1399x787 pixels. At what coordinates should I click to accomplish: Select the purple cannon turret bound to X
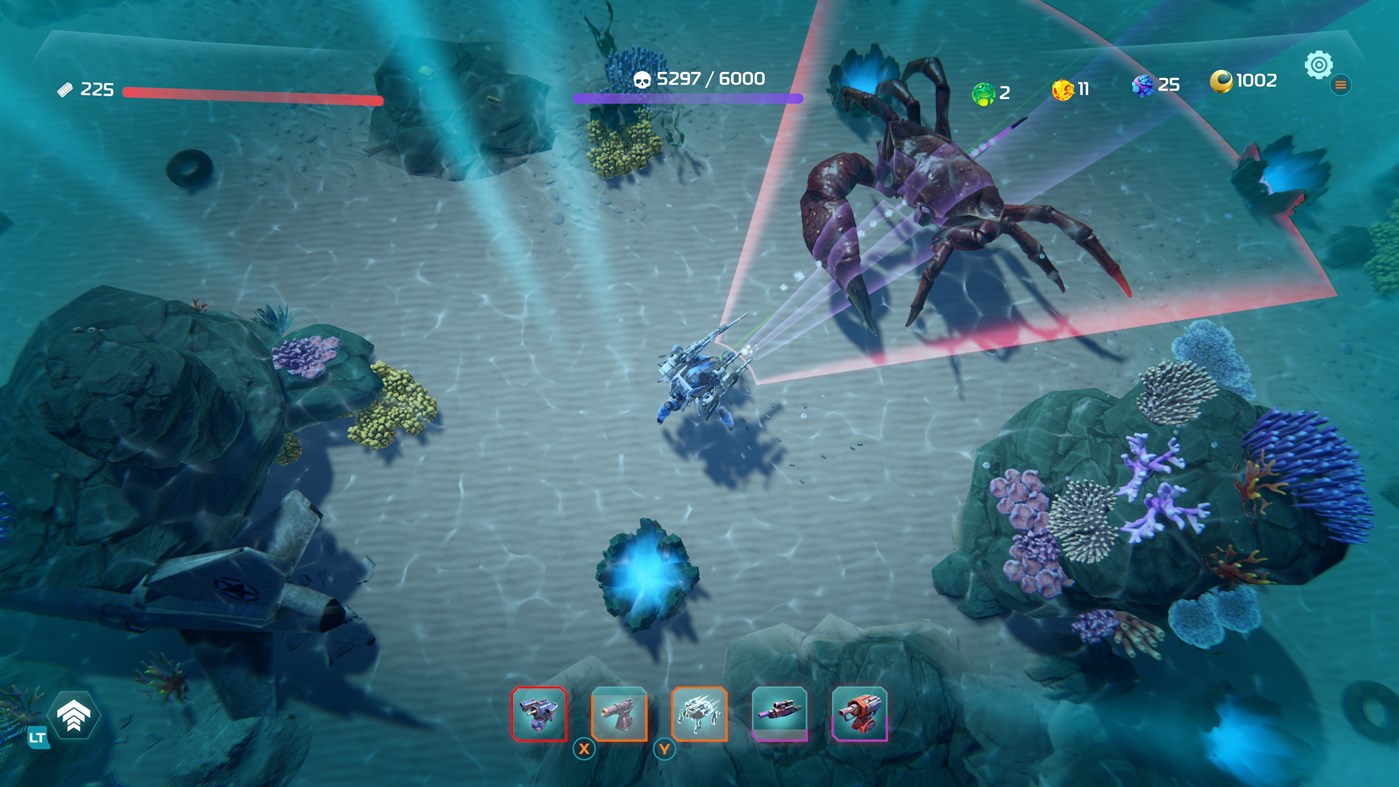click(x=617, y=712)
